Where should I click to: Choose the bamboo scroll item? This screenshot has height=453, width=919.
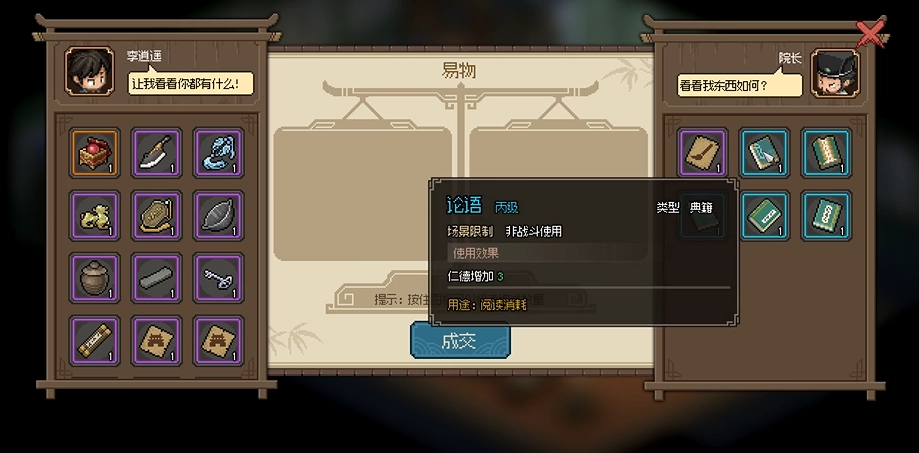tap(96, 340)
